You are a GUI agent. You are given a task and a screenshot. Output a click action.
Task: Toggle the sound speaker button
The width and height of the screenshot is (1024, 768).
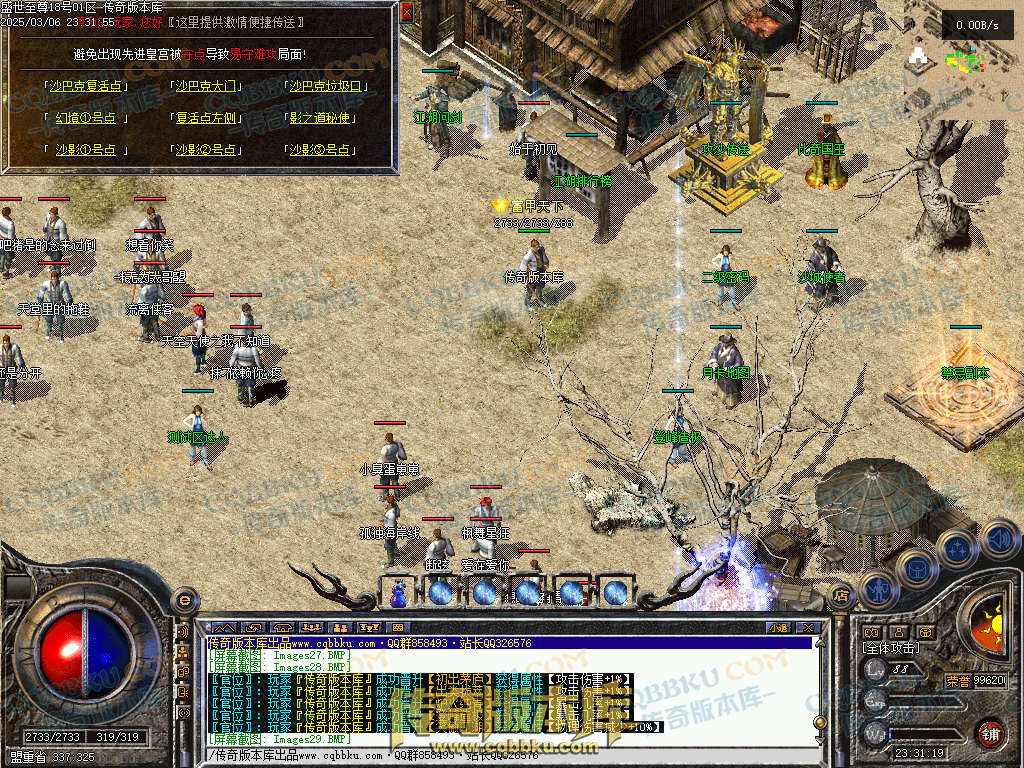click(x=998, y=539)
